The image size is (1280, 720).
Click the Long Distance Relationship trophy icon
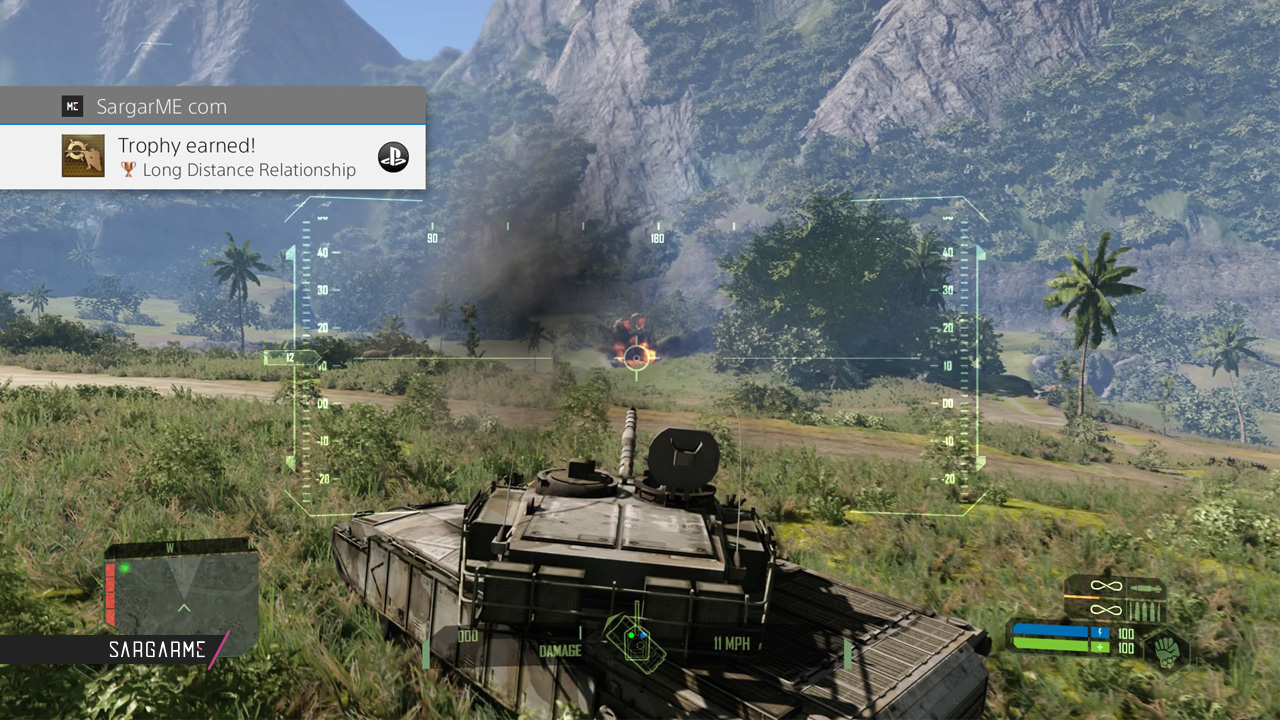click(x=83, y=157)
